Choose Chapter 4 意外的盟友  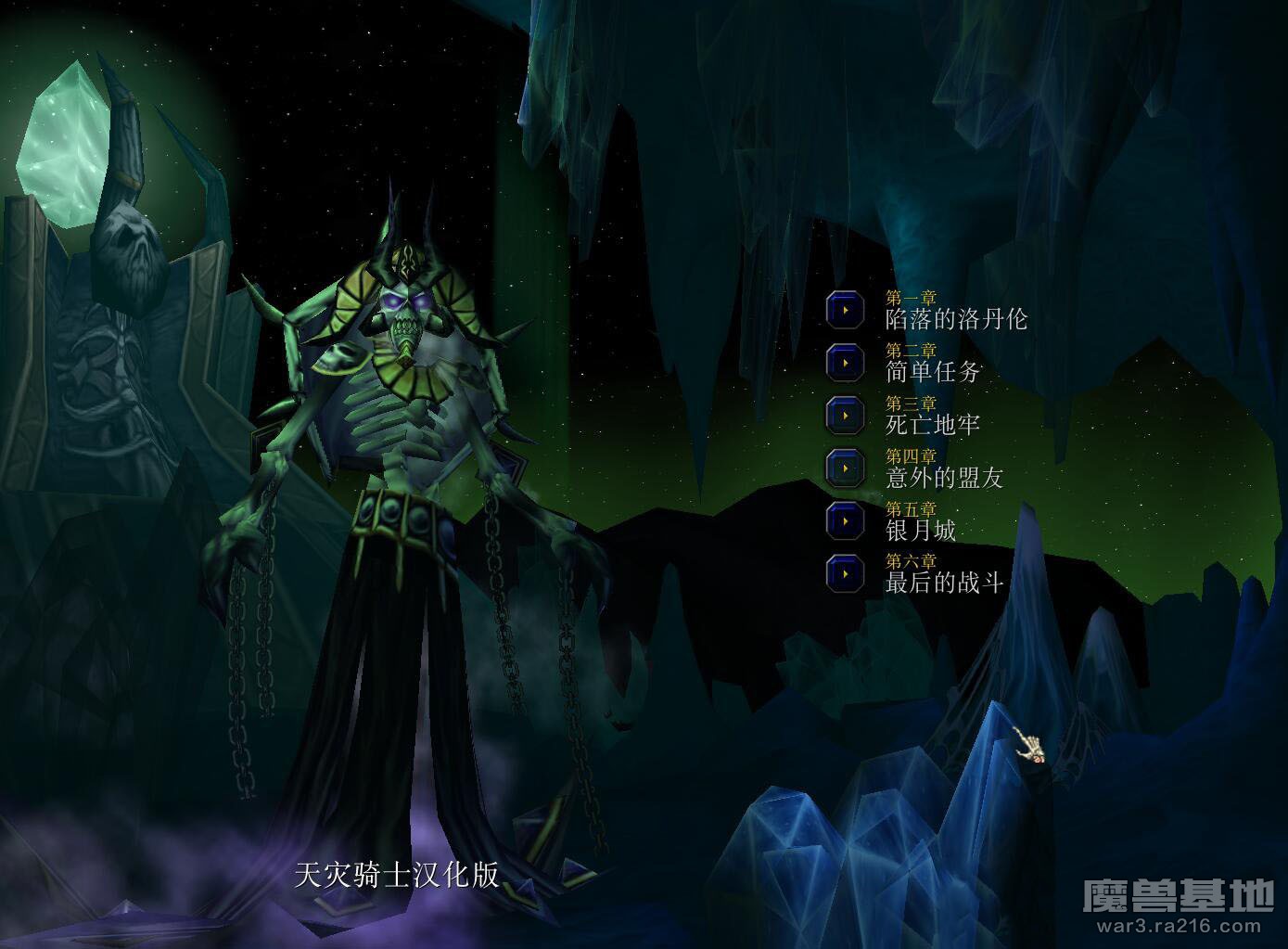(845, 468)
